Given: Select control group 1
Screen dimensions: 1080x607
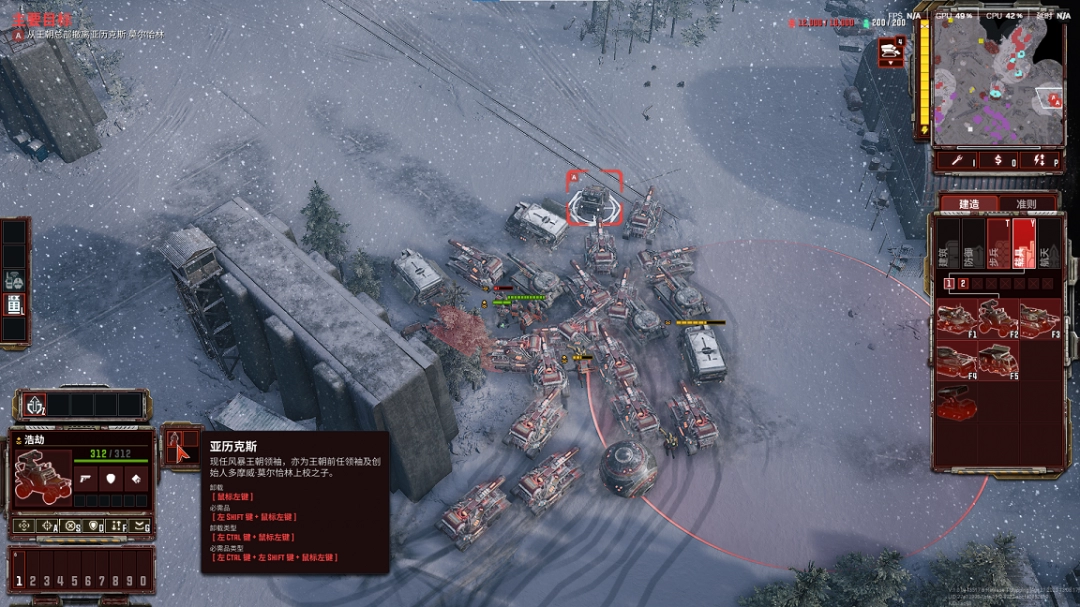Looking at the screenshot, I should pyautogui.click(x=18, y=580).
